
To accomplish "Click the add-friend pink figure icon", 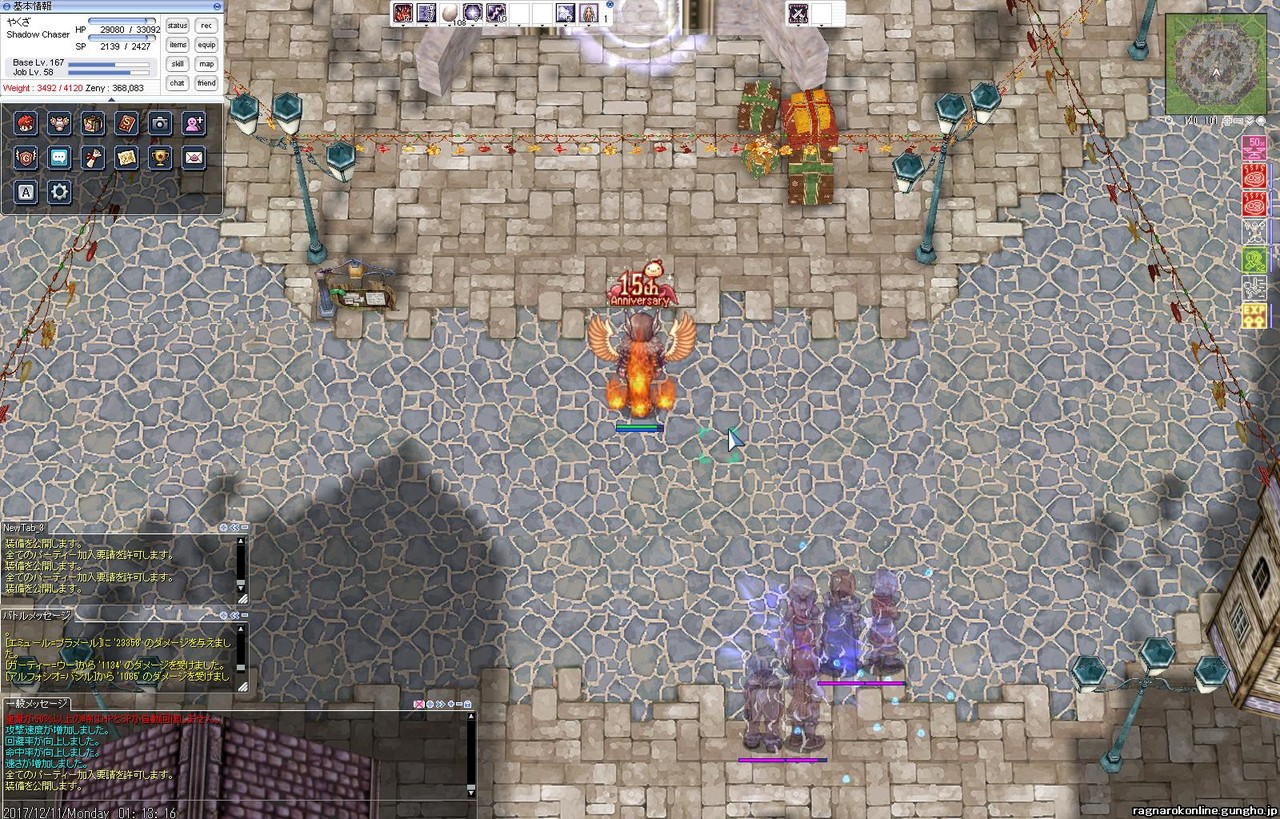I will pyautogui.click(x=193, y=123).
